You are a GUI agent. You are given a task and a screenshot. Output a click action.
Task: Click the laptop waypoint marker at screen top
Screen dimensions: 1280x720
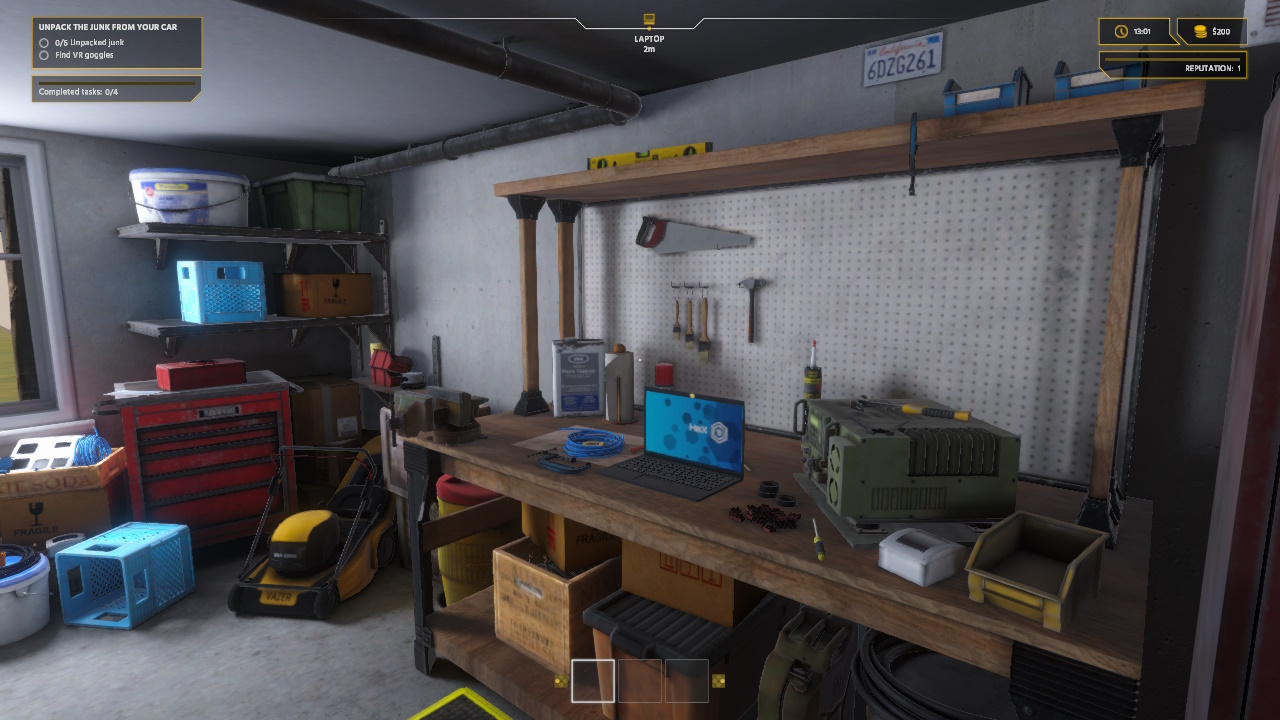[646, 18]
